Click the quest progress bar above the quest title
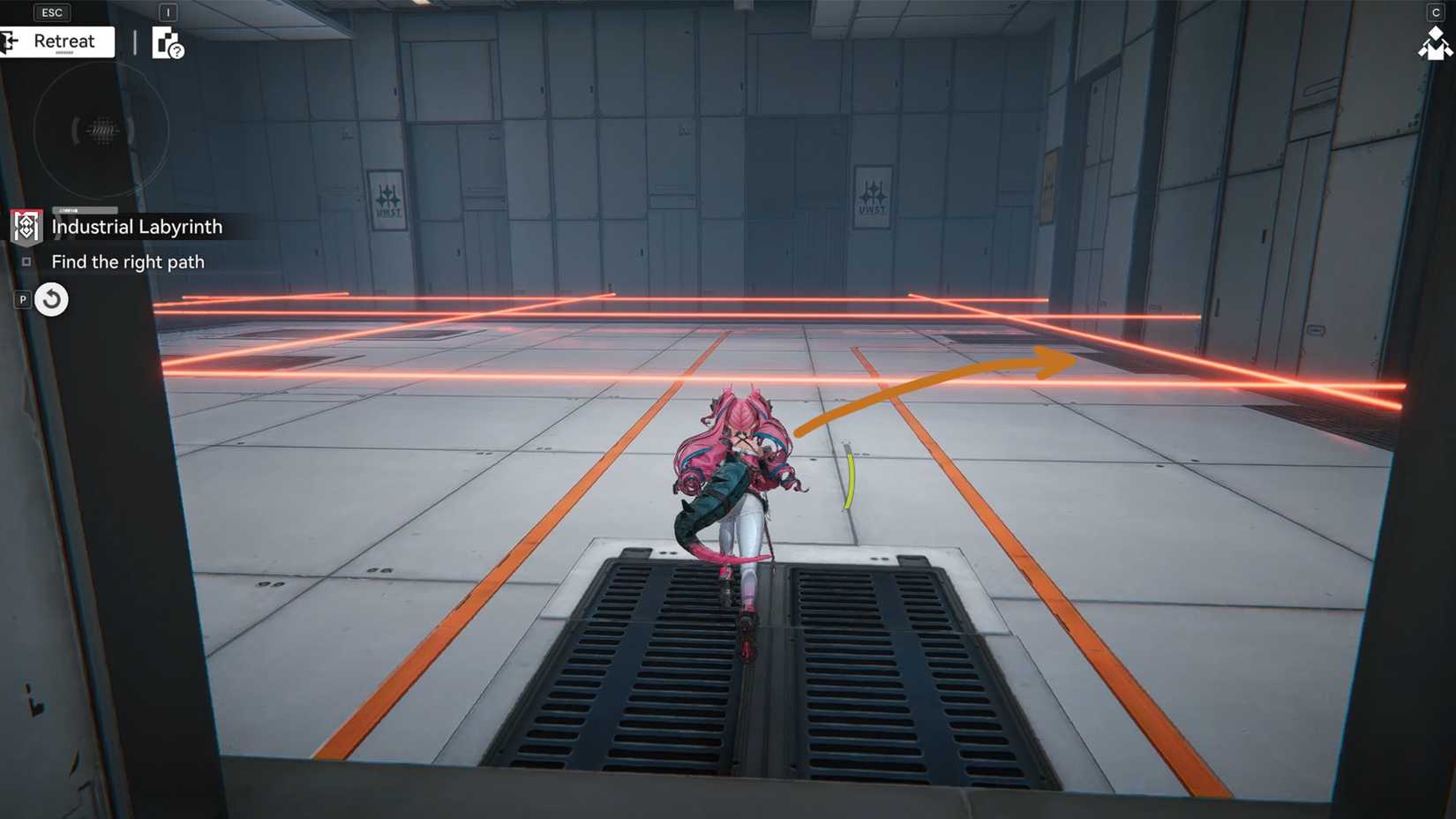This screenshot has width=1456, height=819. pyautogui.click(x=85, y=211)
